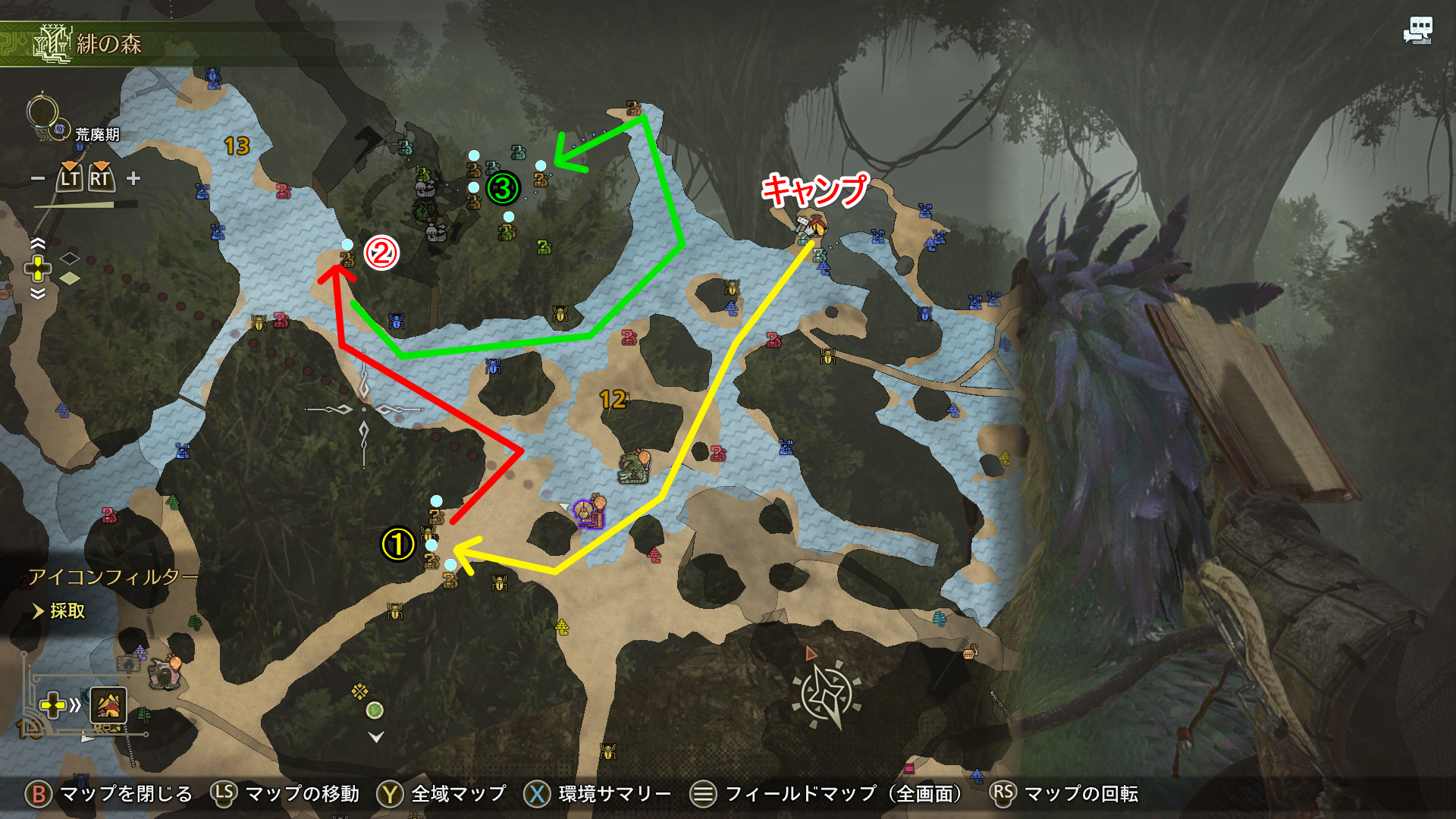Click the camp fast-travel shortcut icon
Viewport: 1456px width, 819px height.
pos(108,706)
